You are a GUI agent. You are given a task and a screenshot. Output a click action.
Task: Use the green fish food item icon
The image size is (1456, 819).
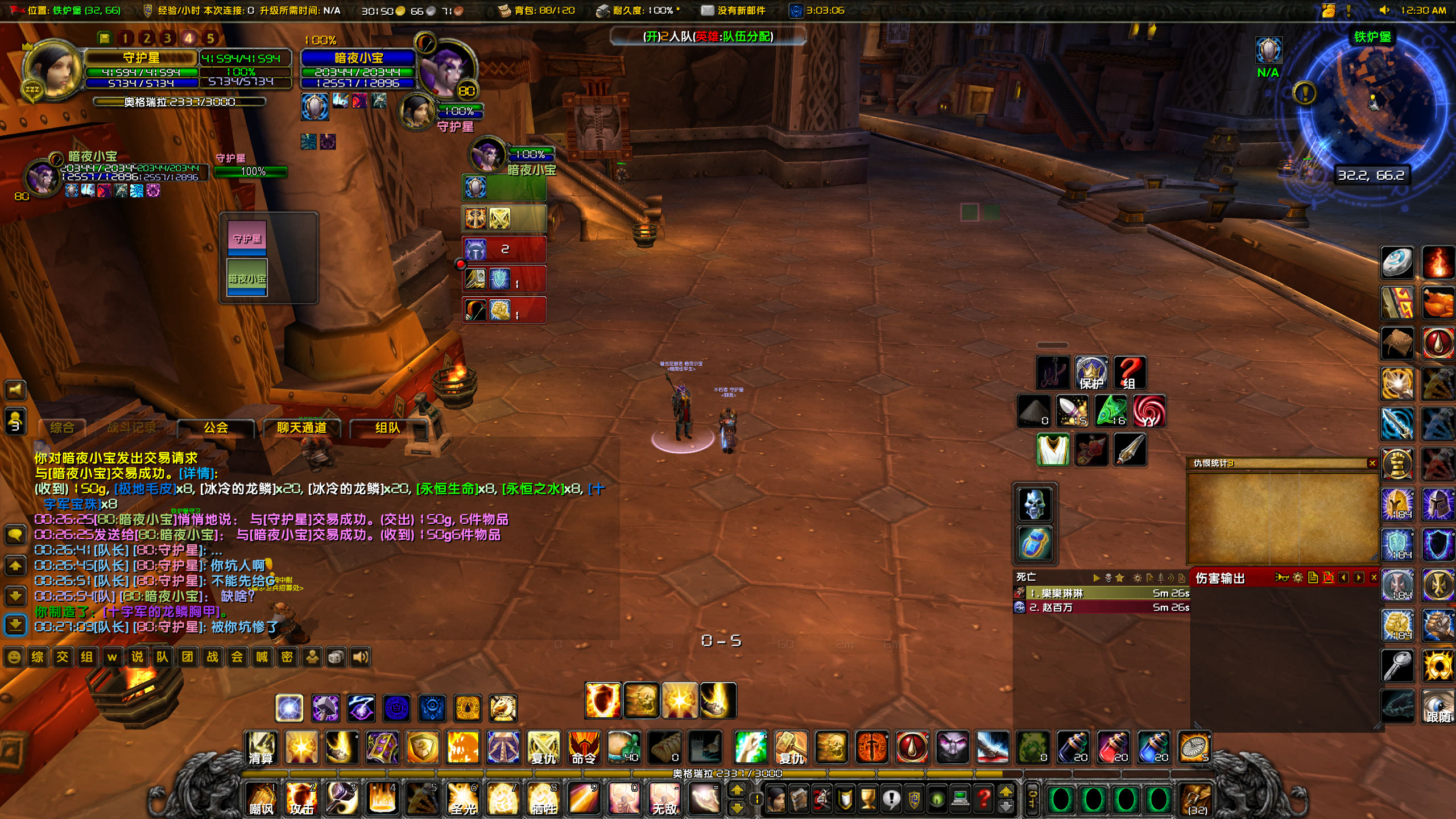click(1110, 411)
